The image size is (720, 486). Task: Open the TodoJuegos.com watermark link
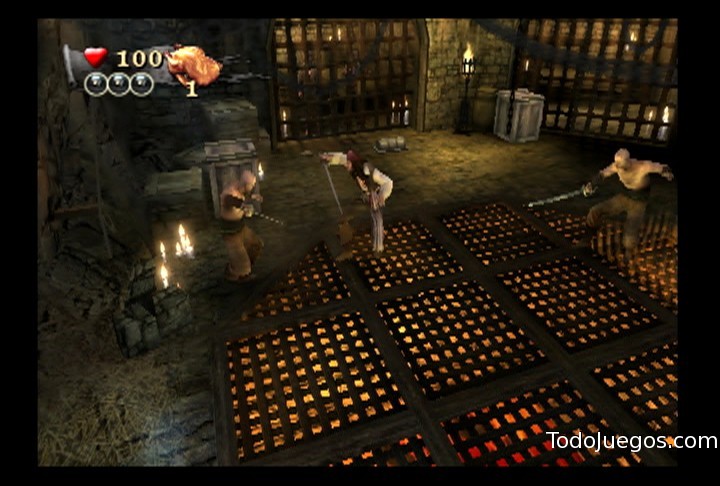[x=631, y=441]
